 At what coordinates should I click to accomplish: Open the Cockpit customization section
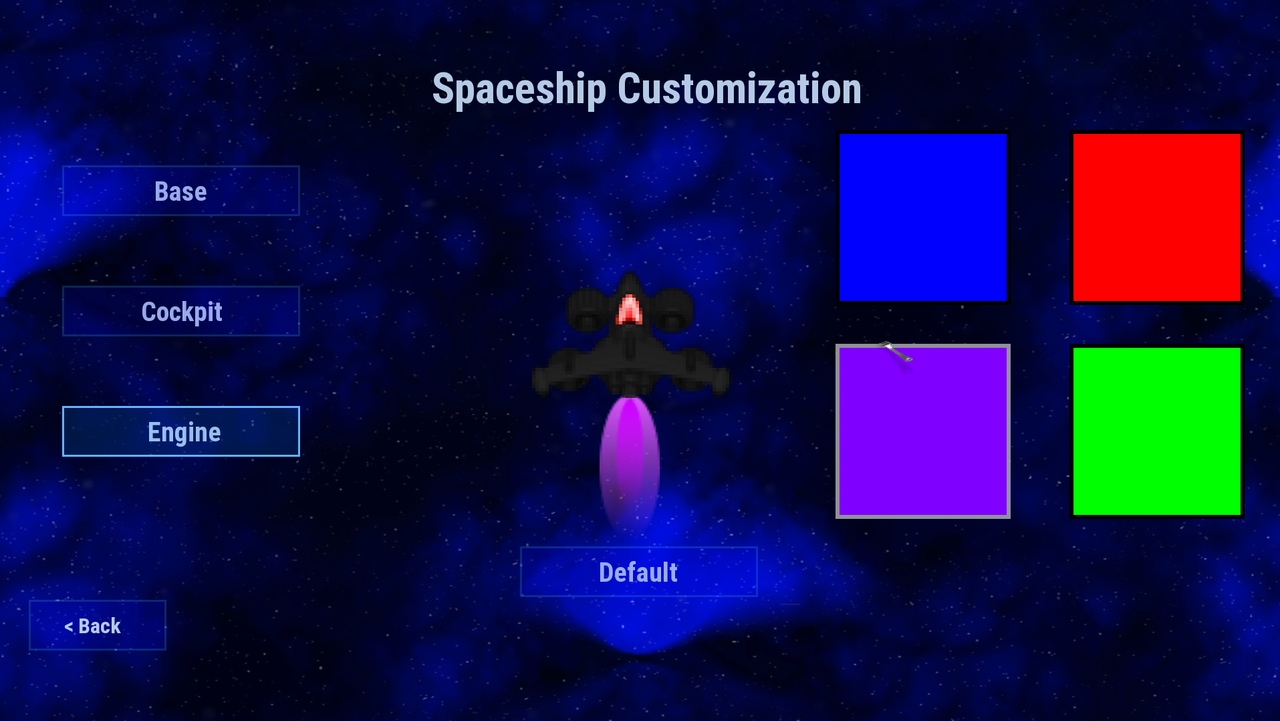(x=181, y=311)
